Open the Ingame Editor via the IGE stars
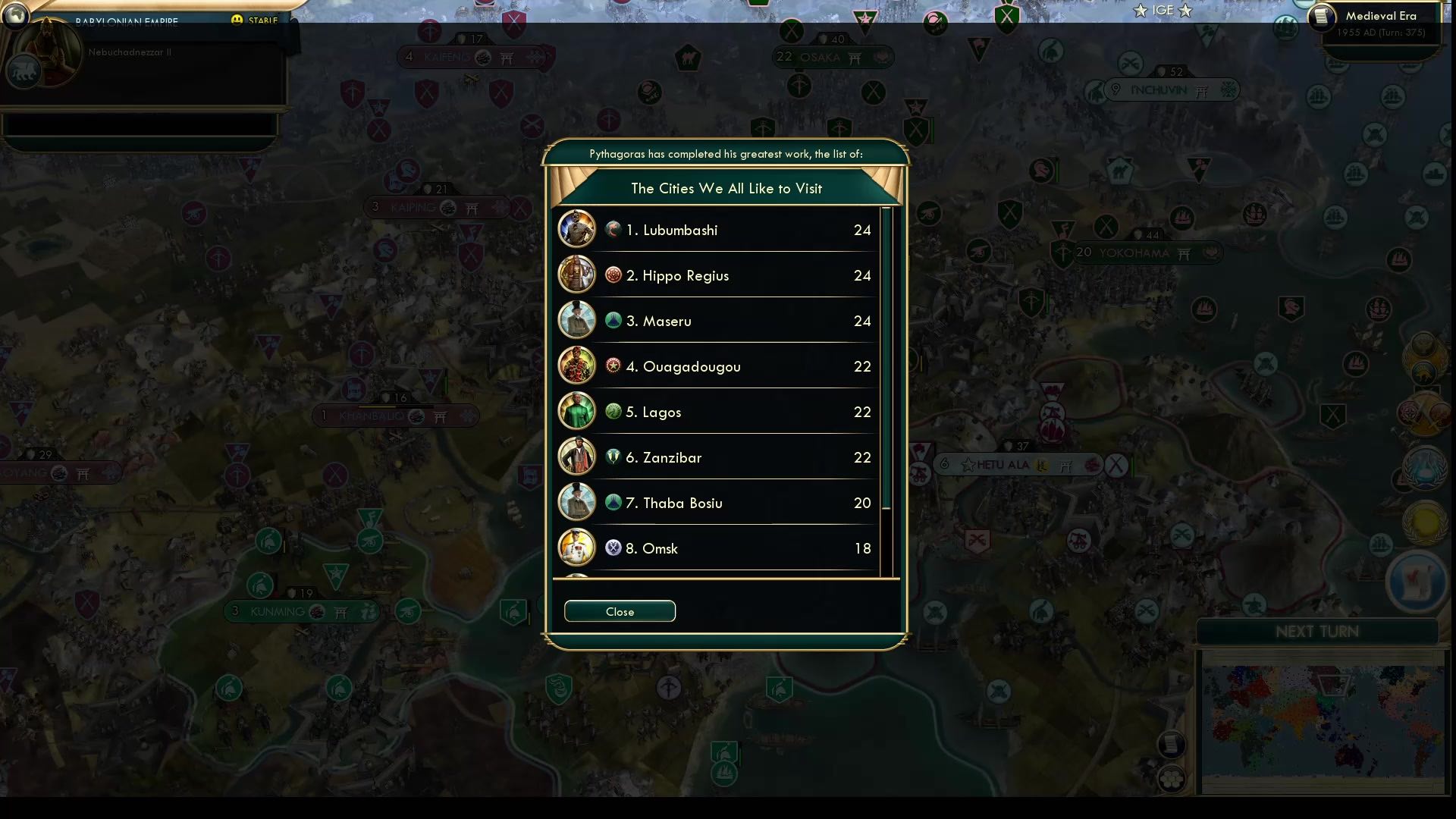This screenshot has height=819, width=1456. [1162, 11]
